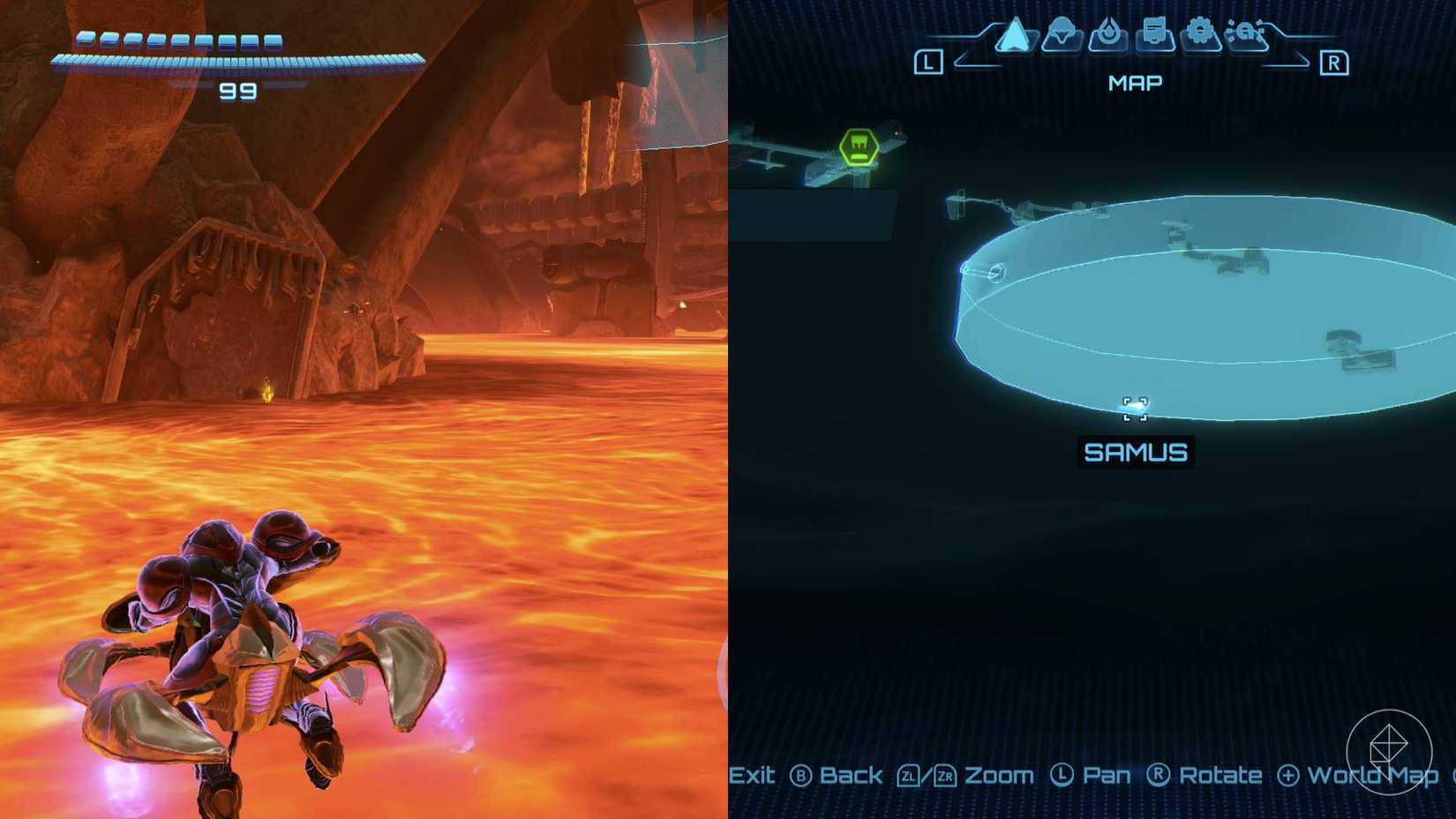
Task: Open the Logbook journal icon
Action: (1155, 32)
